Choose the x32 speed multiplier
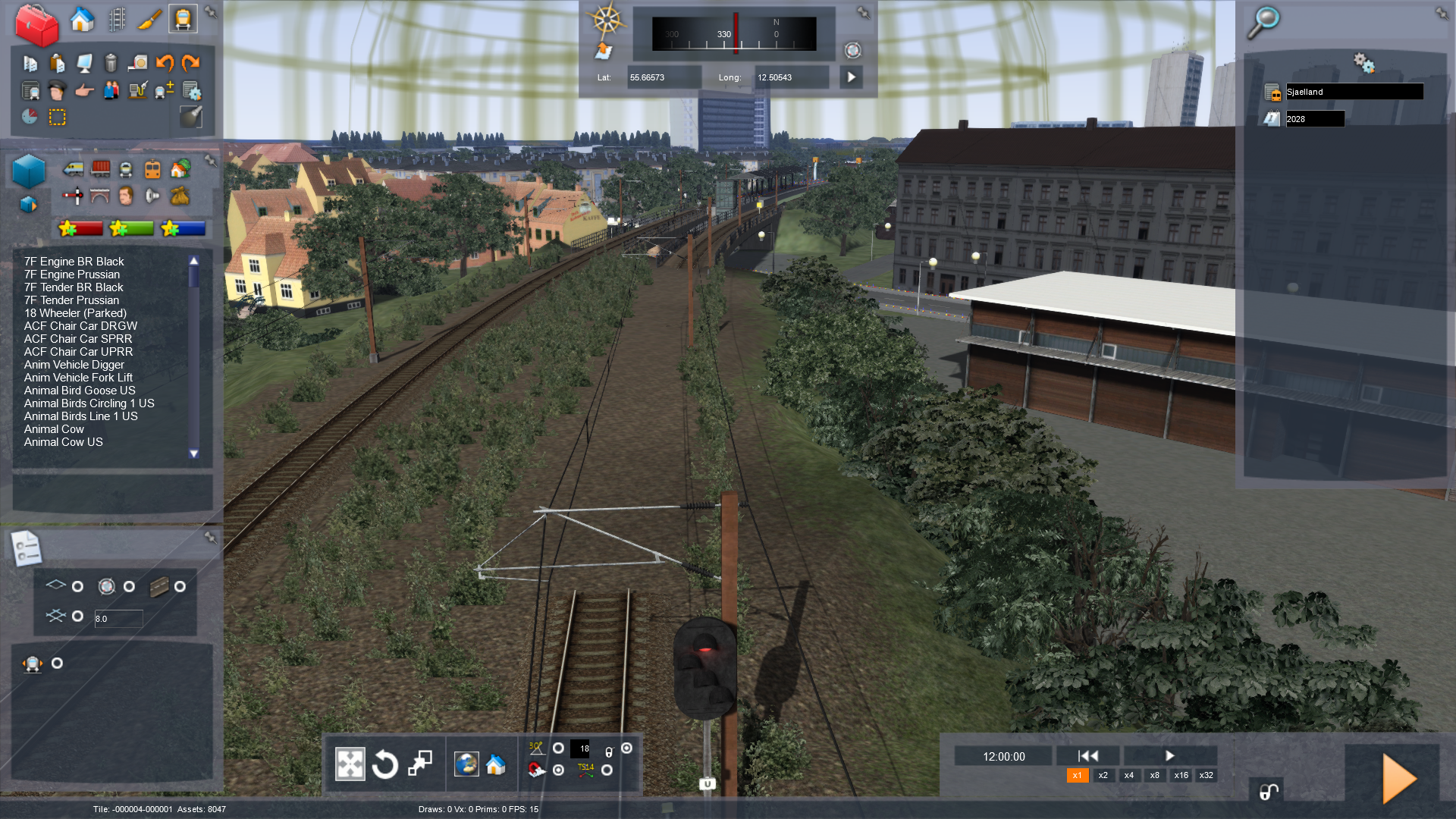The width and height of the screenshot is (1456, 819). (x=1206, y=776)
